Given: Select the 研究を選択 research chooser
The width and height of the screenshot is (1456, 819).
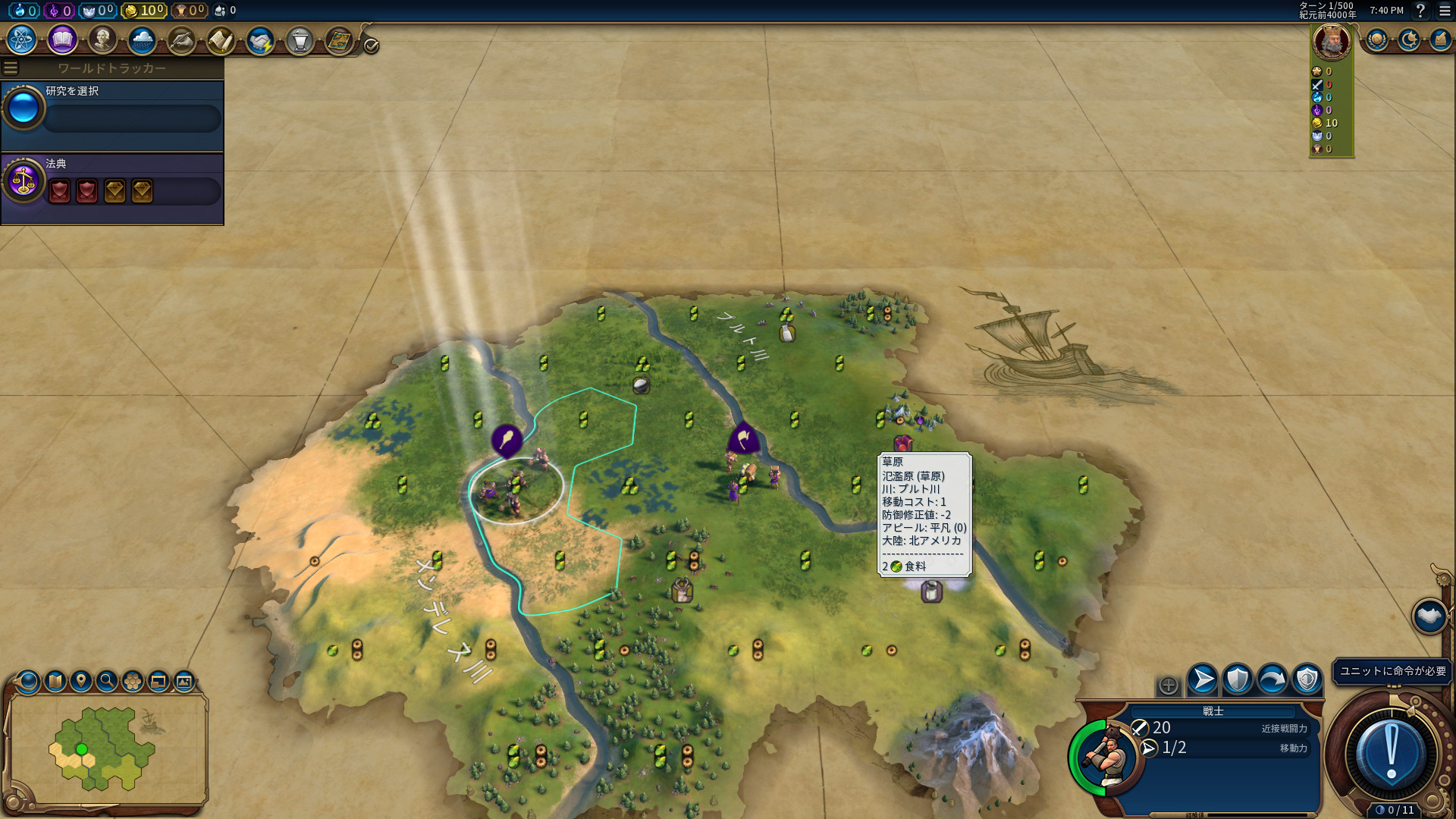Looking at the screenshot, I should pyautogui.click(x=112, y=111).
